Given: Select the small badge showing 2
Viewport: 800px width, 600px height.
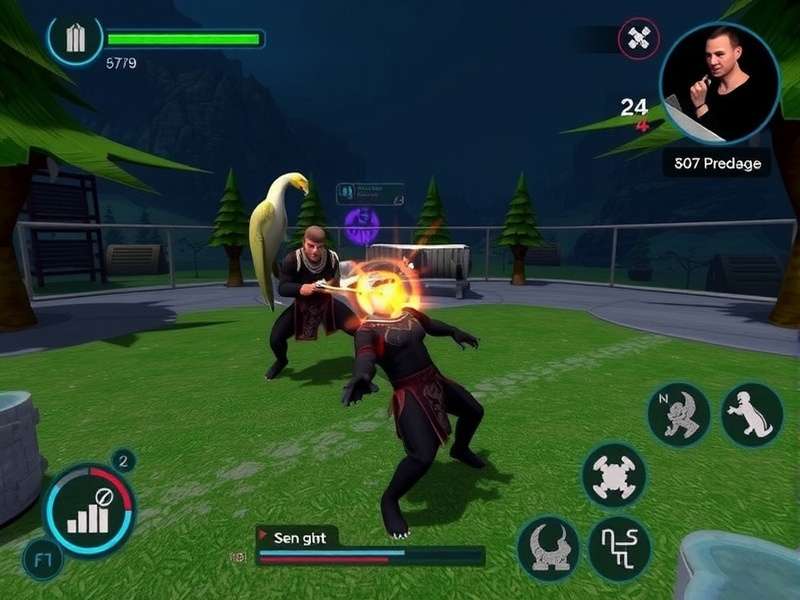Looking at the screenshot, I should 124,461.
